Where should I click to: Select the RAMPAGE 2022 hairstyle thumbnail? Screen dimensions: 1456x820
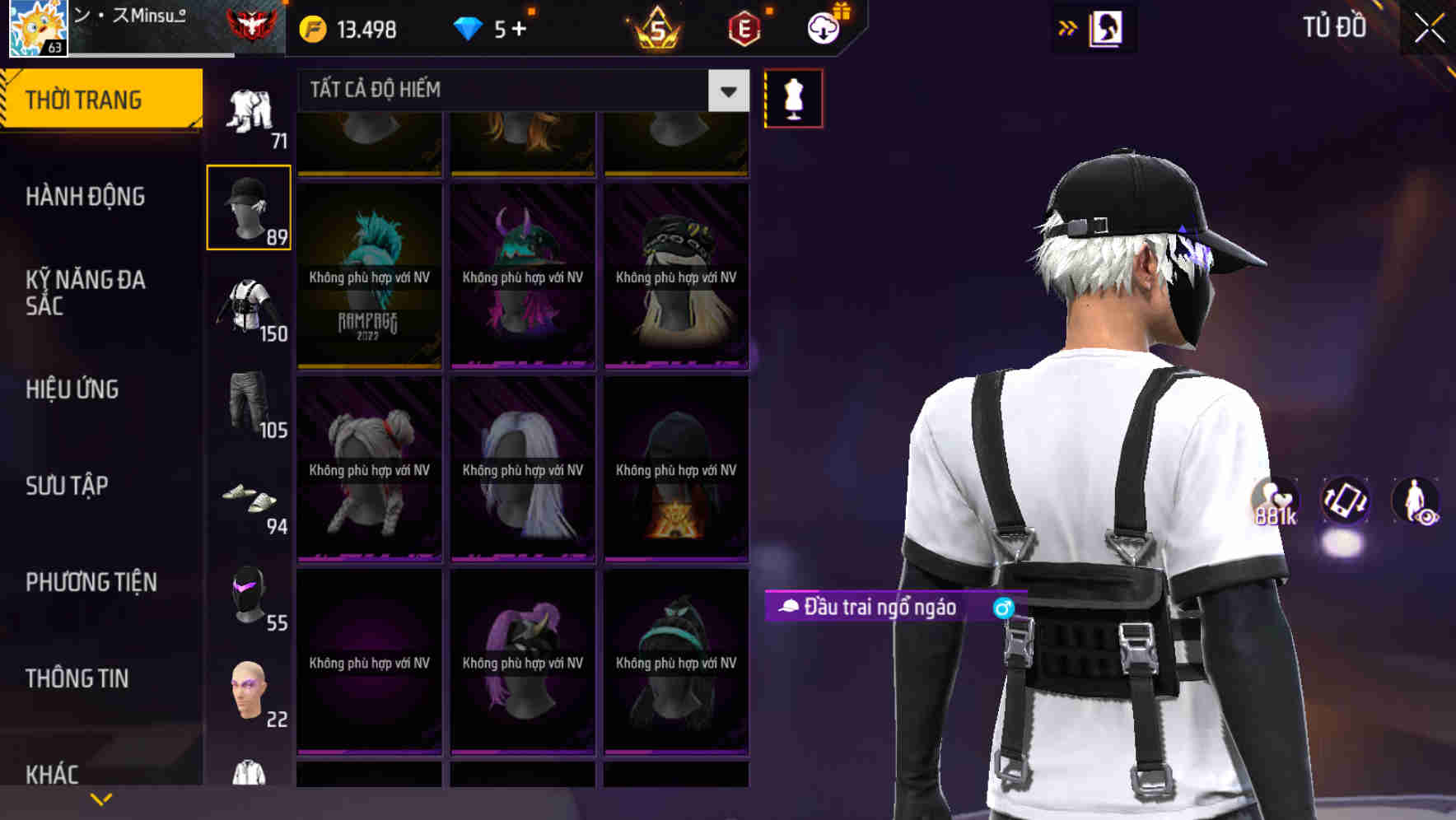(369, 272)
